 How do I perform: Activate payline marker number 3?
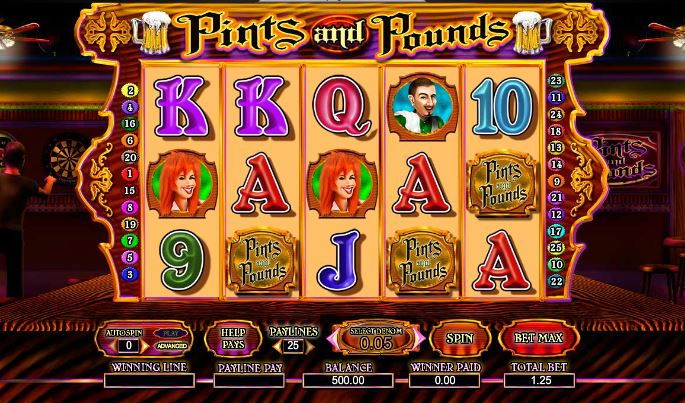click(129, 273)
